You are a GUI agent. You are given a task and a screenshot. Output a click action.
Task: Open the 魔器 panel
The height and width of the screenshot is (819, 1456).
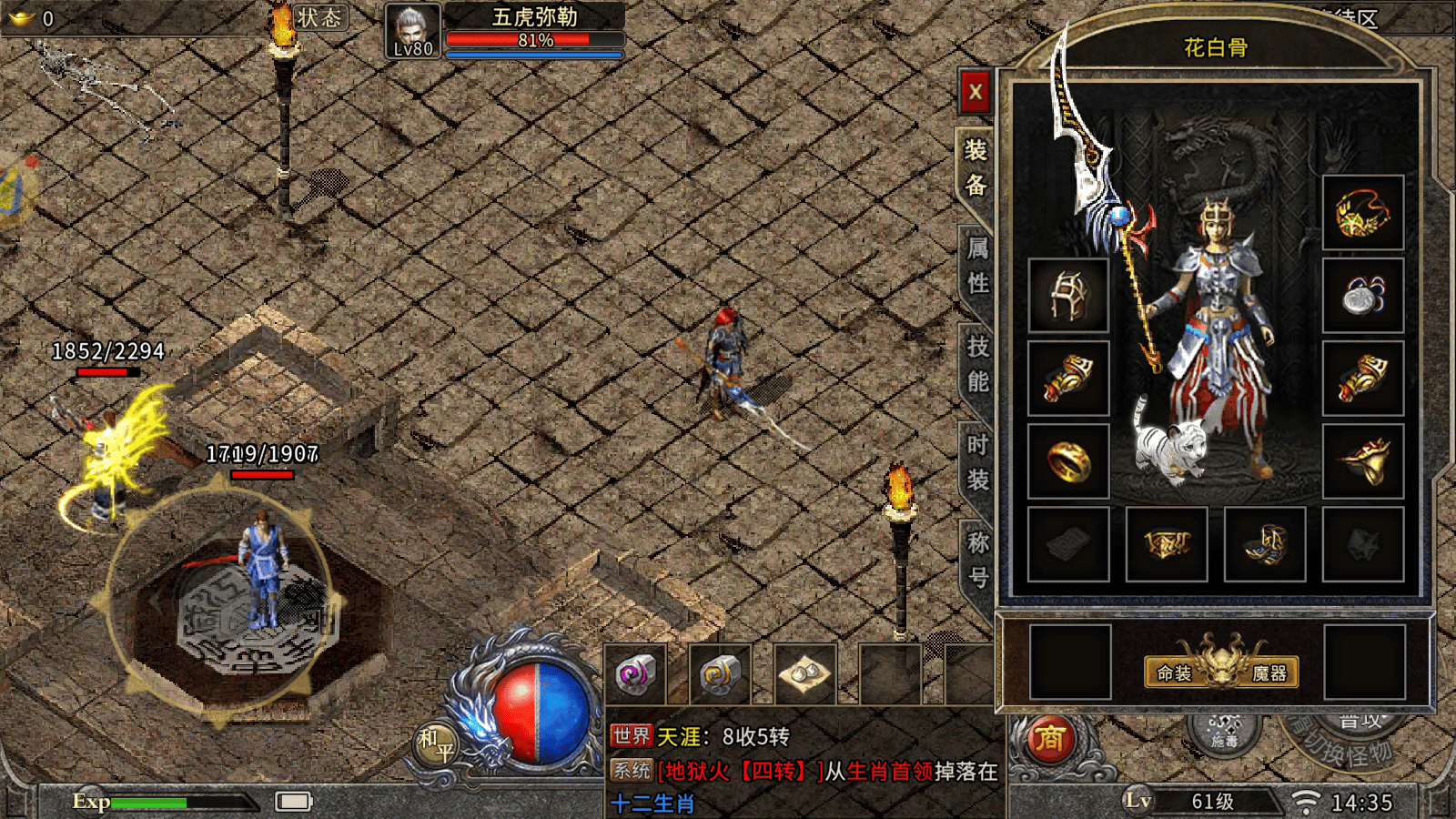[1269, 673]
